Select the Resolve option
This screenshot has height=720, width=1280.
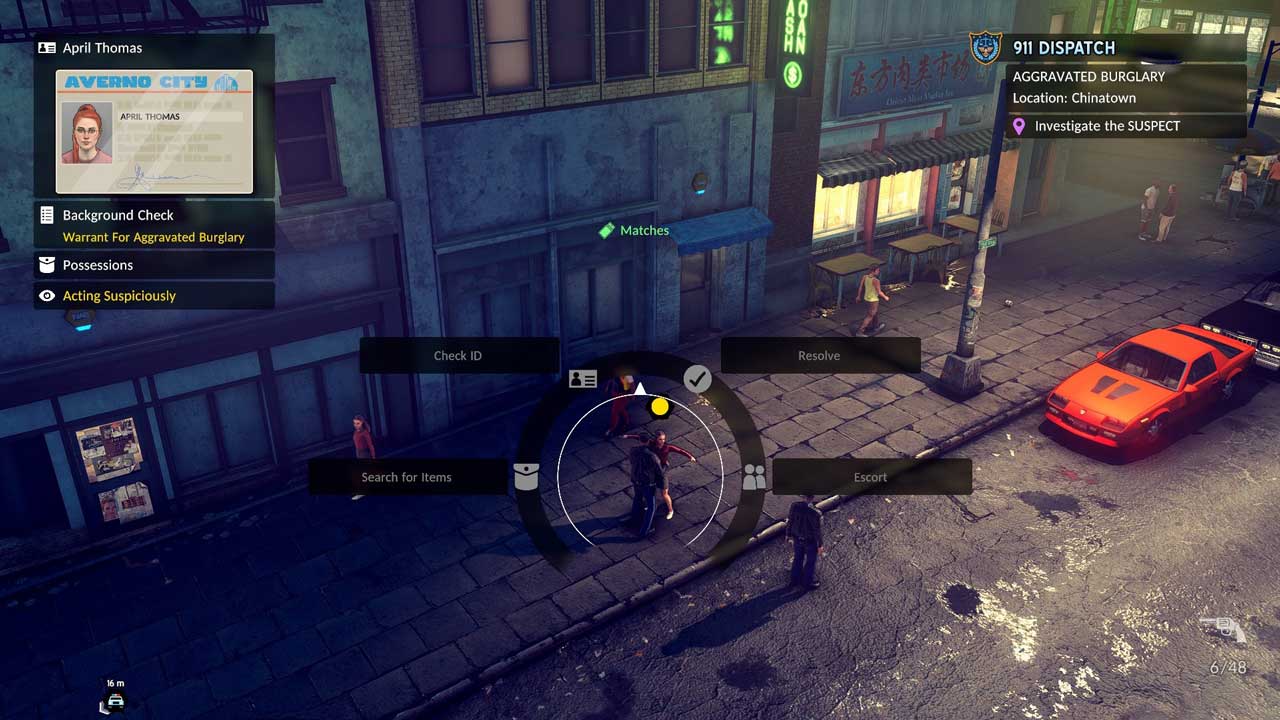coord(819,356)
